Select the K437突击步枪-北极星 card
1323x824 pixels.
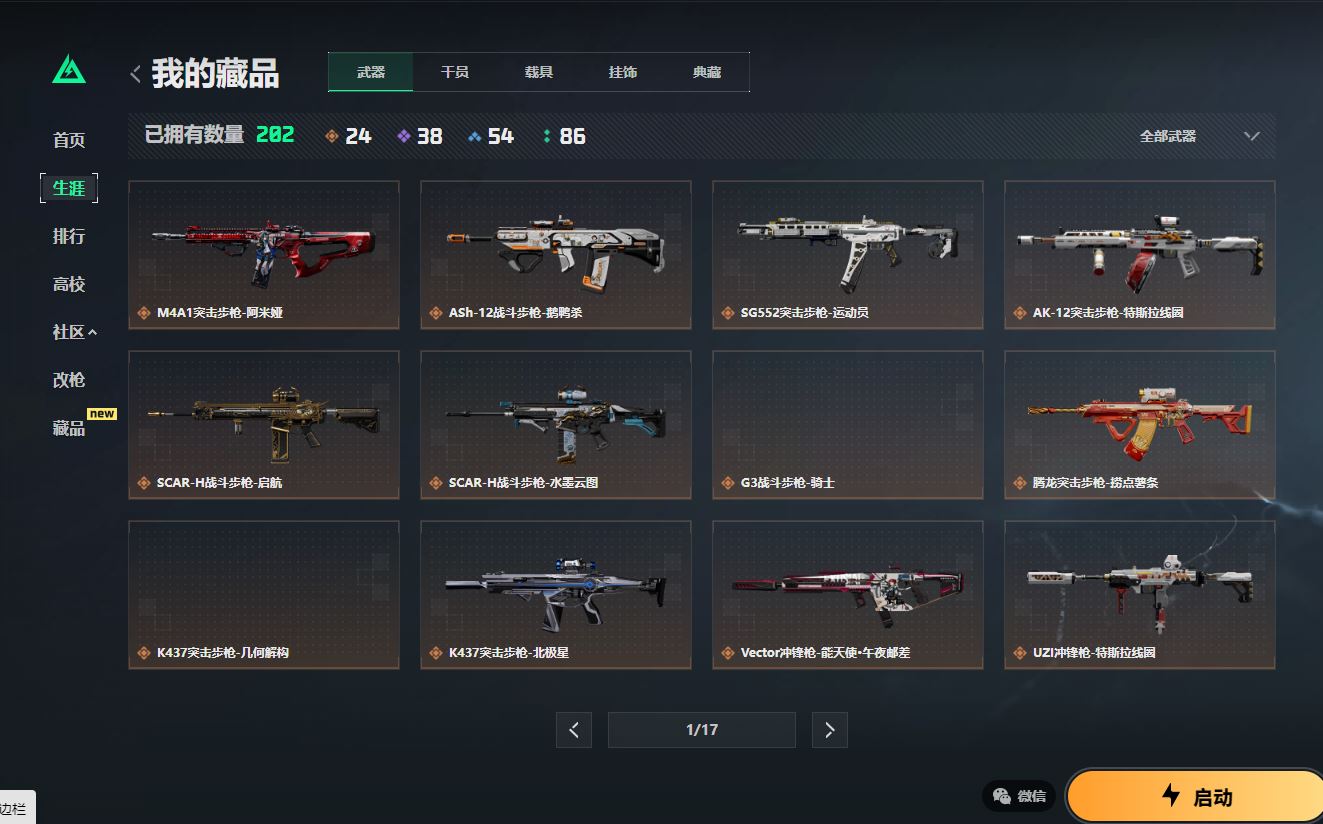(x=556, y=594)
